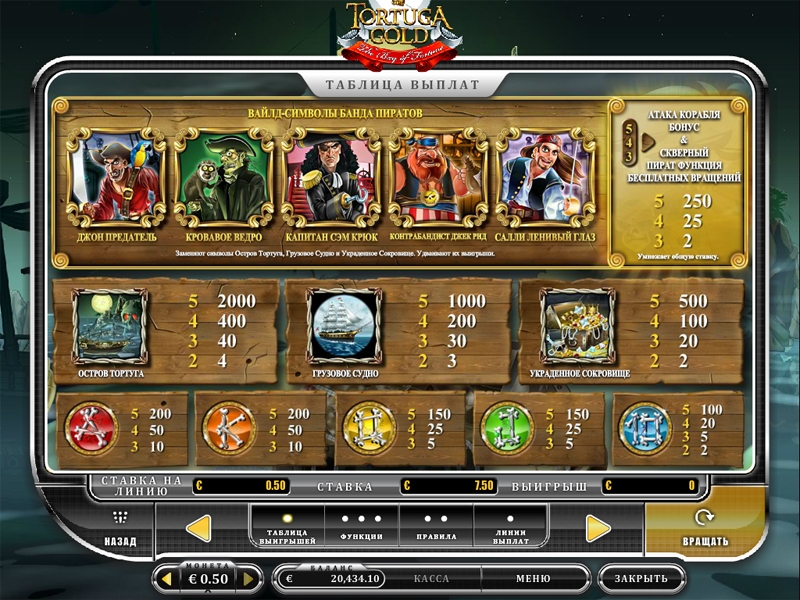Open the МЕНЮ button
800x600 pixels.
point(533,579)
